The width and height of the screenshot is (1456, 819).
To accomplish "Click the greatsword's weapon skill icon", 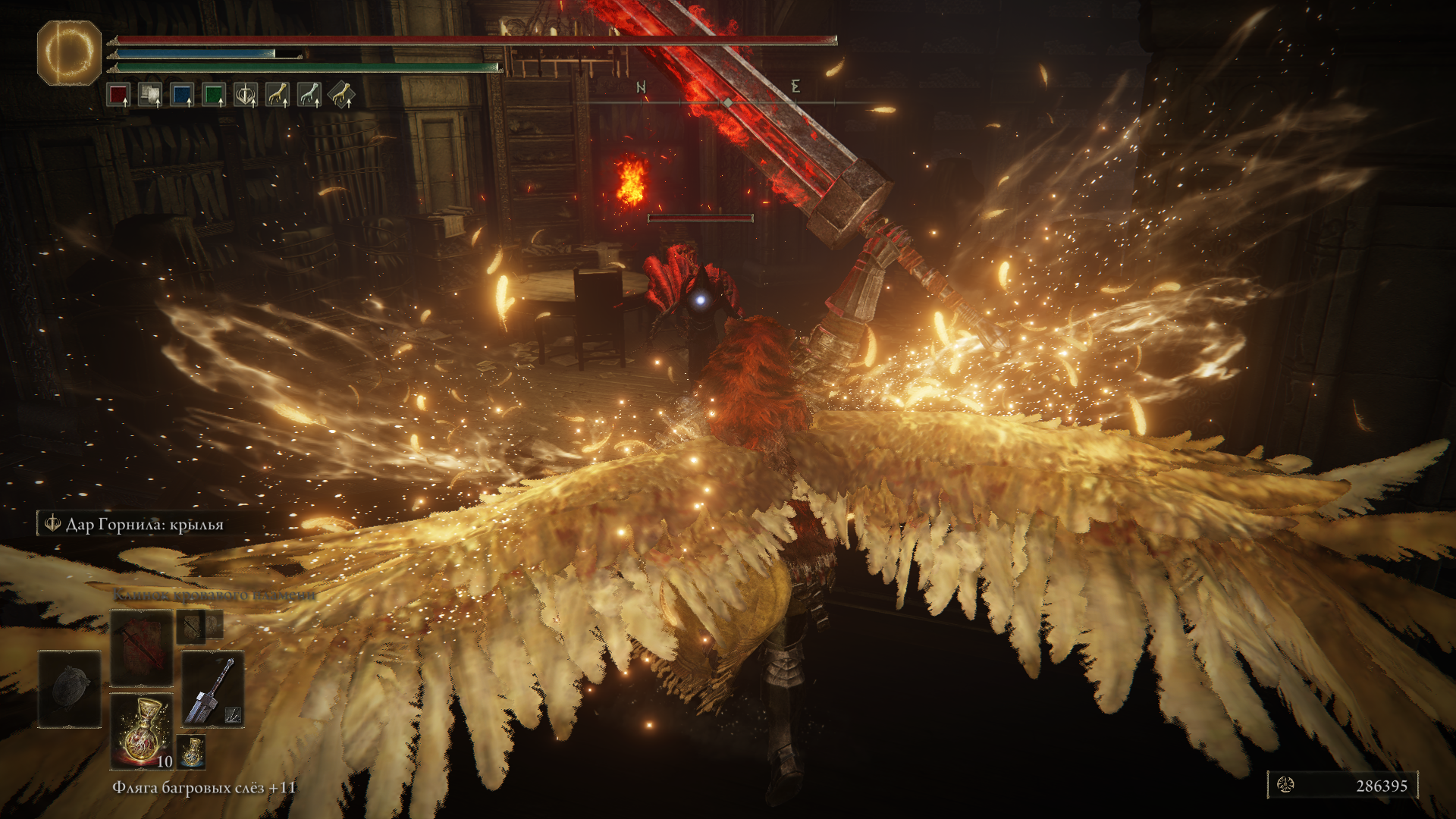I will pos(233,714).
